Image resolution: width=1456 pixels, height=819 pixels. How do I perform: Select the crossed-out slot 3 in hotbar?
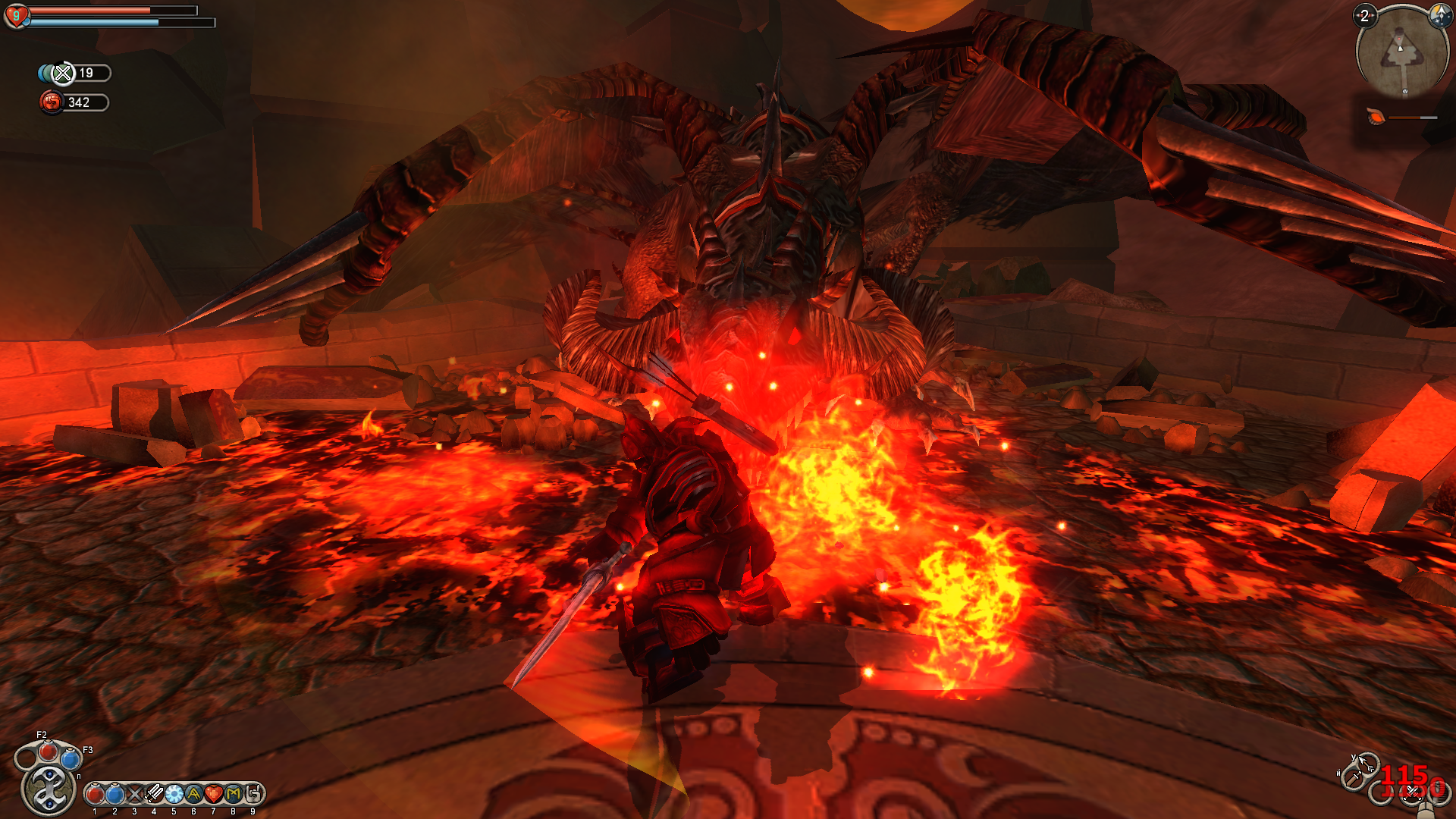click(x=134, y=794)
